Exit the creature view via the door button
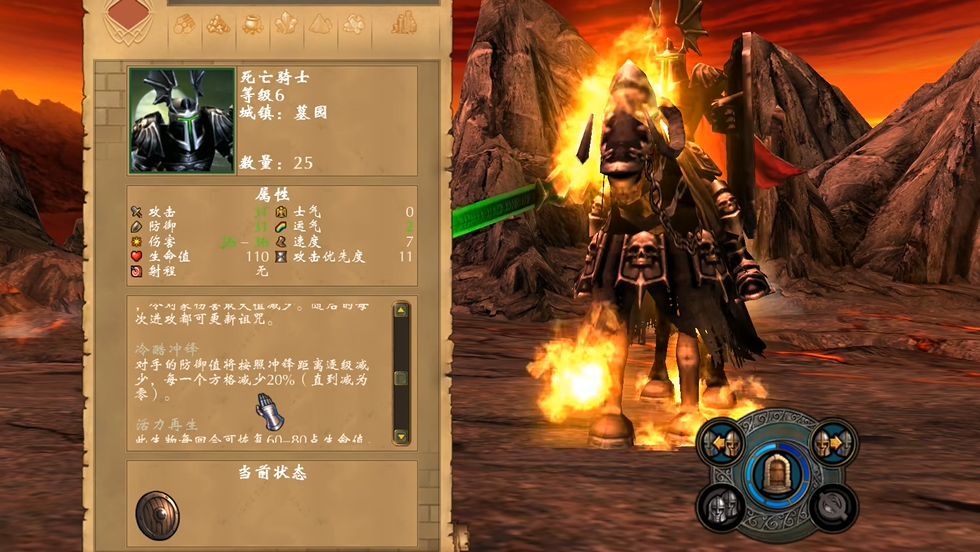 777,472
